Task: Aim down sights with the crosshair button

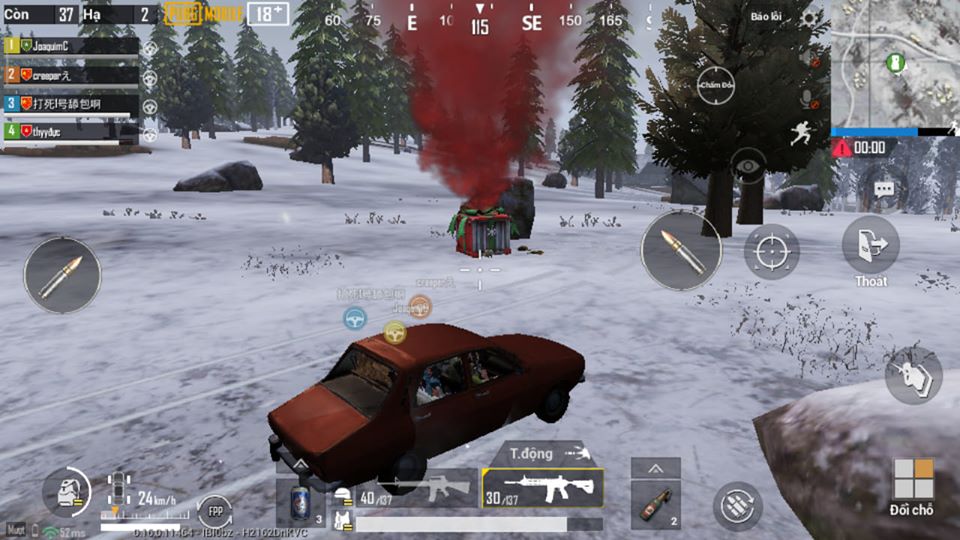Action: [x=771, y=251]
